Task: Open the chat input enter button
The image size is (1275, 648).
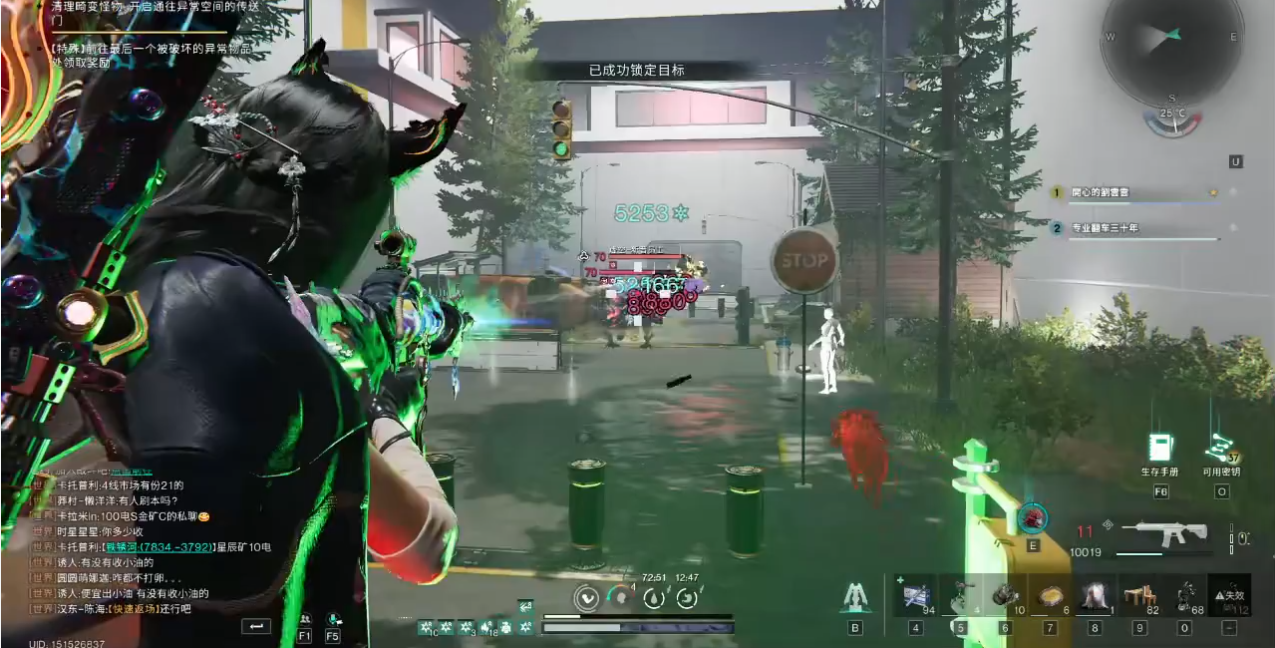Action: click(x=256, y=626)
